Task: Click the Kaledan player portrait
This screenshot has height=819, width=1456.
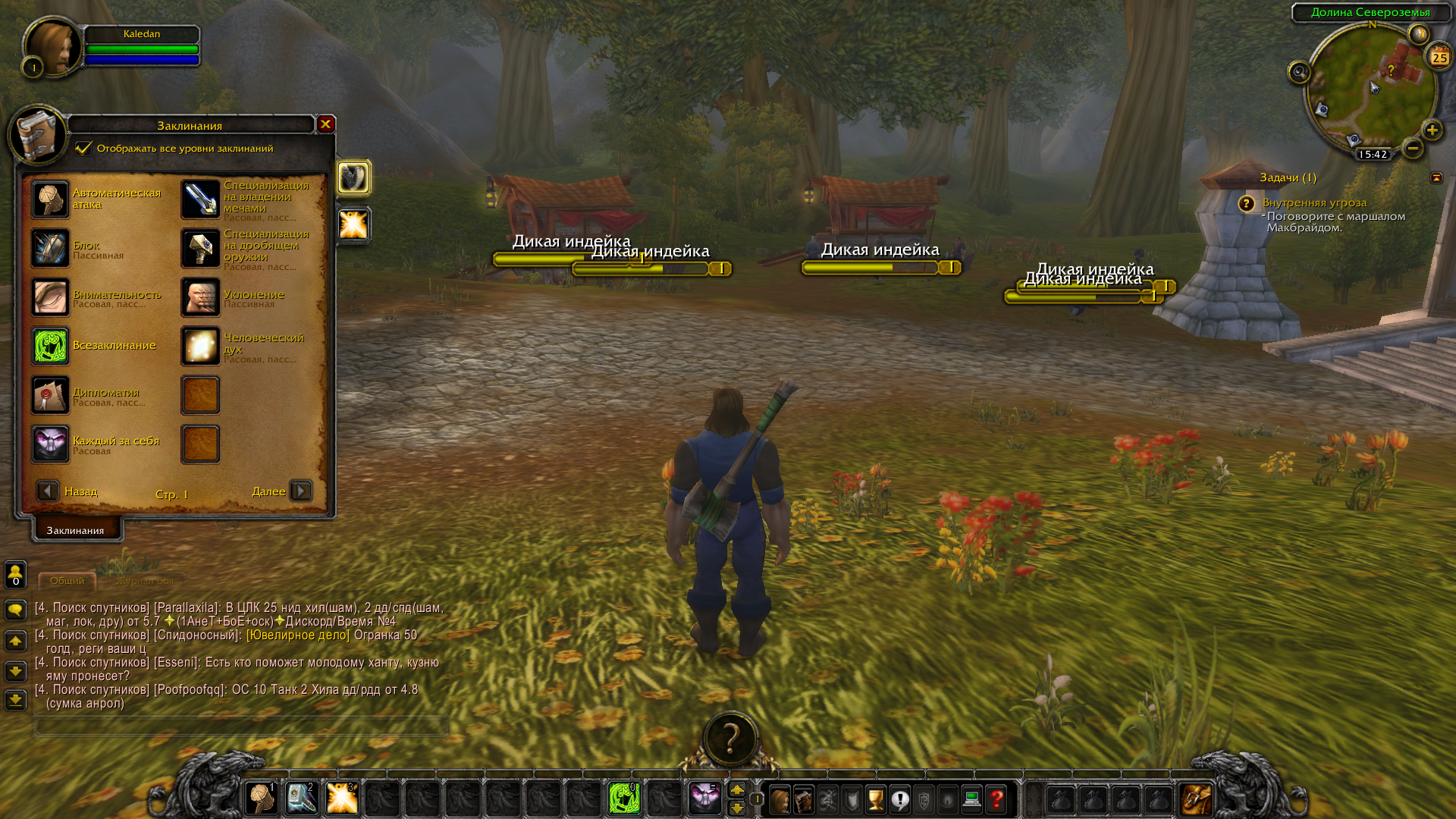Action: (x=52, y=47)
